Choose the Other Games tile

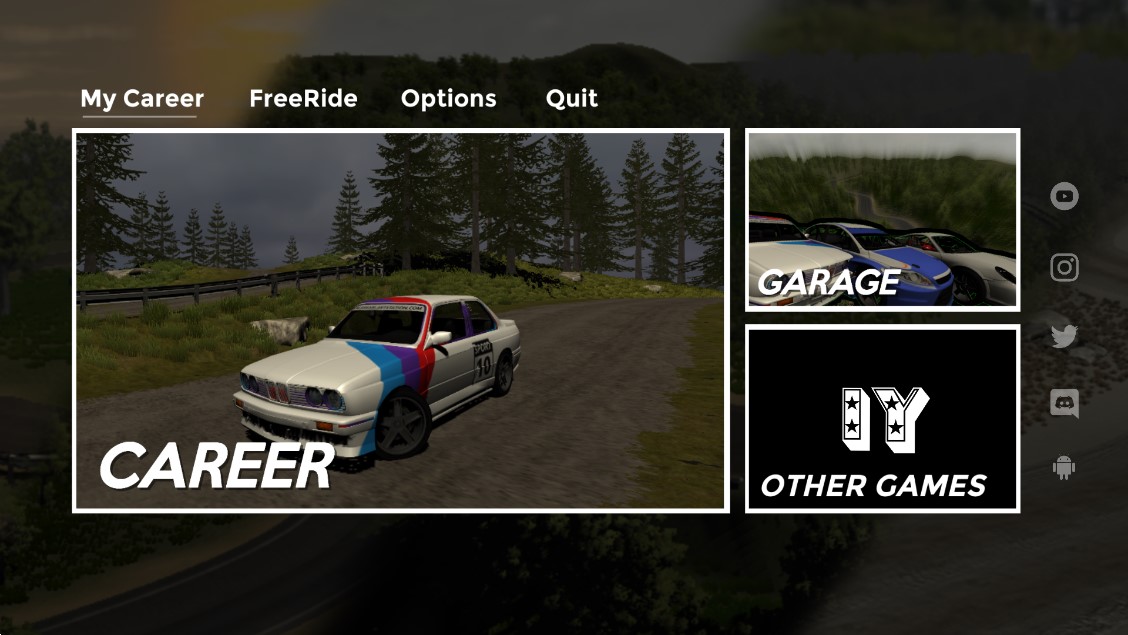point(882,418)
